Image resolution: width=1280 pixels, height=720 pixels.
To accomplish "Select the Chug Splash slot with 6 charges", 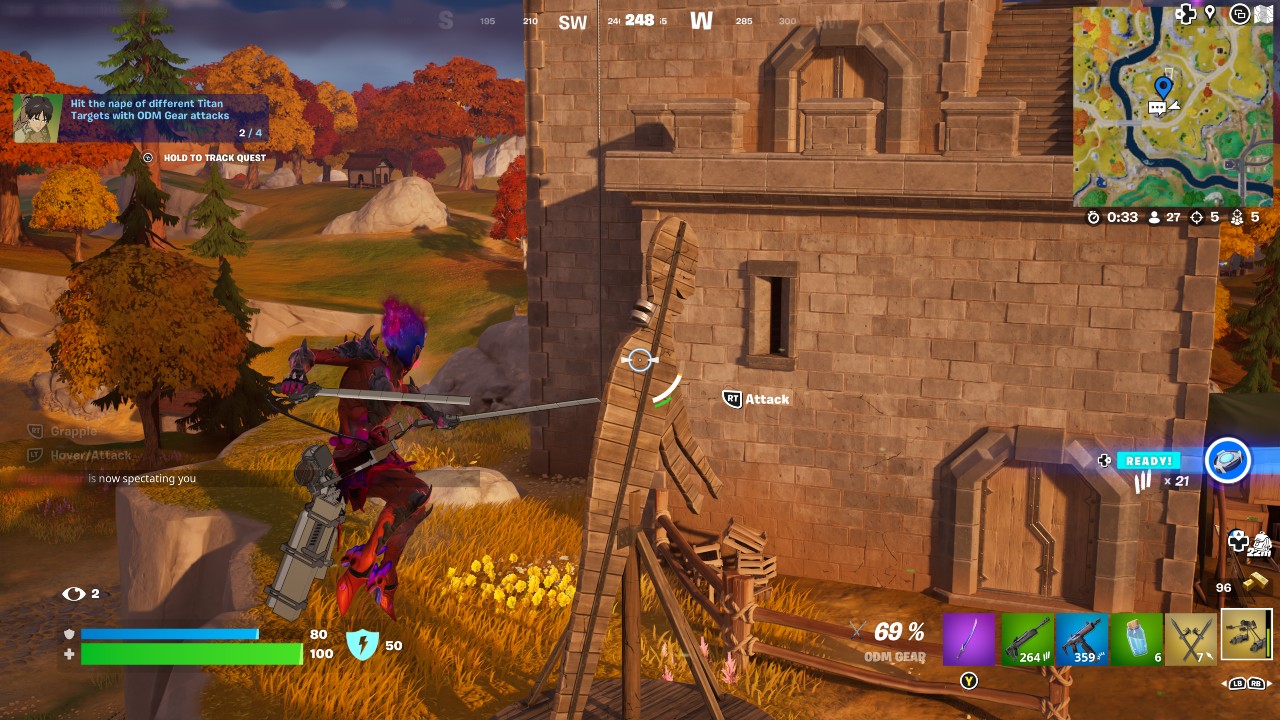I will 1139,638.
